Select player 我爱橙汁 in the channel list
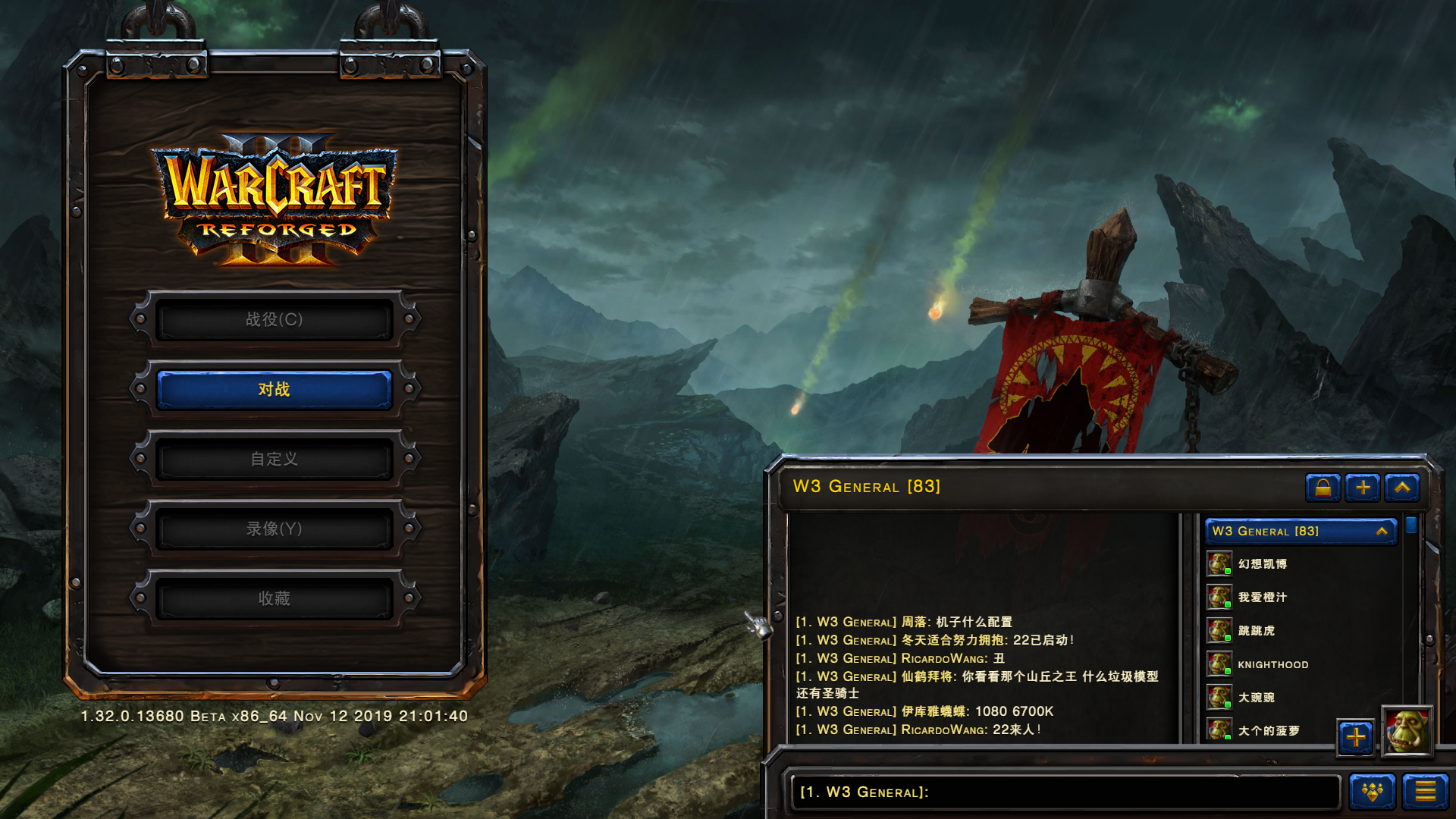The image size is (1456, 819). click(1262, 598)
